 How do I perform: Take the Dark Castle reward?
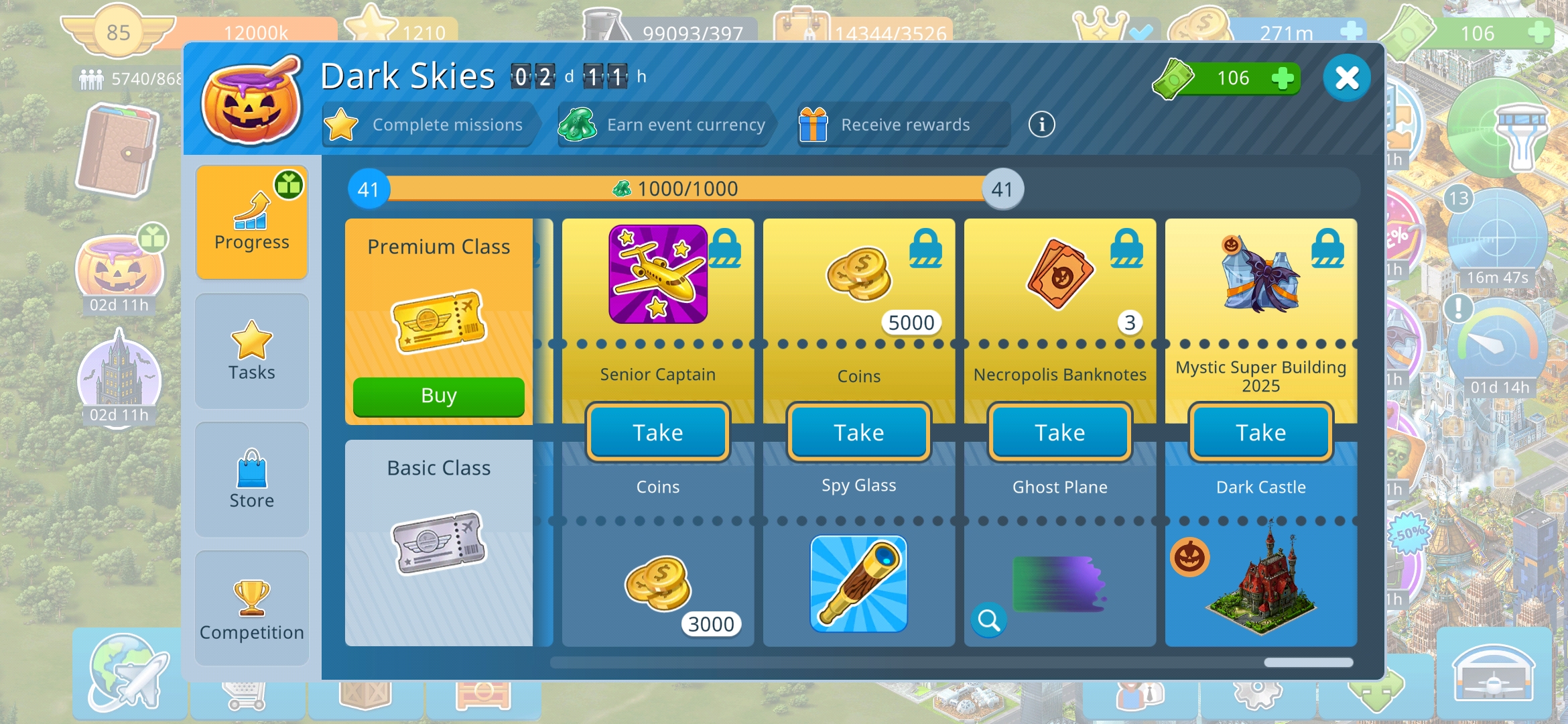[1260, 432]
